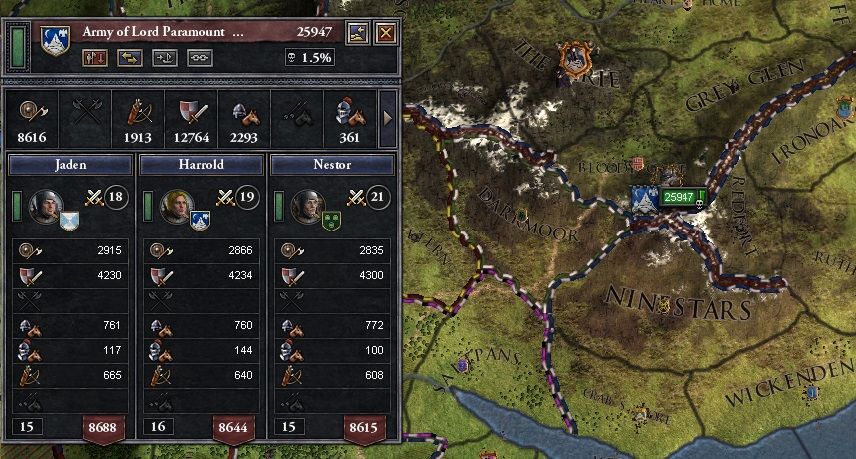Viewport: 856px width, 459px height.
Task: Open commander Jaden's portrait
Action: pyautogui.click(x=44, y=206)
